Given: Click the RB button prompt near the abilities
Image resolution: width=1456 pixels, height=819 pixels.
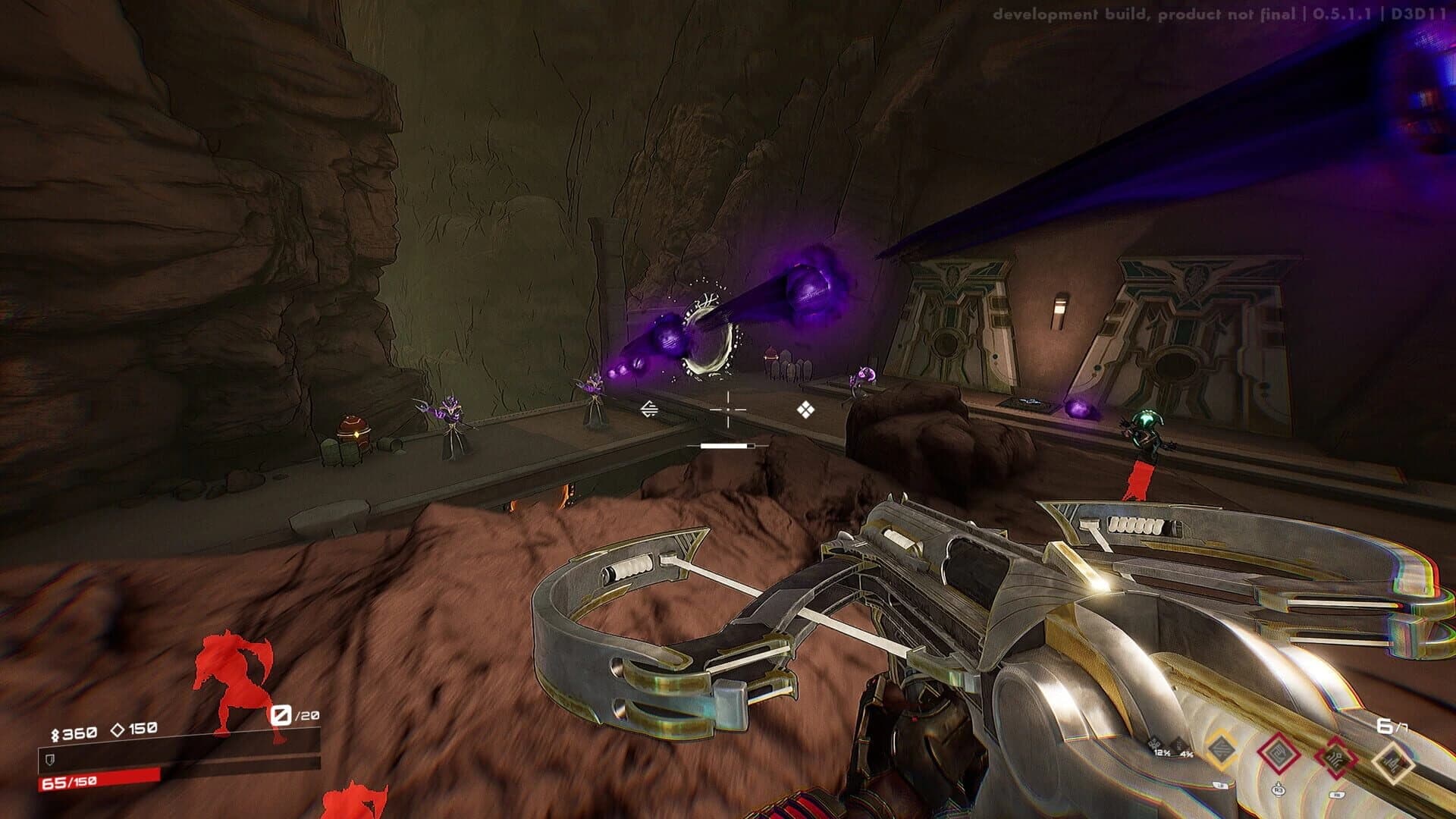Looking at the screenshot, I should coord(1337,793).
